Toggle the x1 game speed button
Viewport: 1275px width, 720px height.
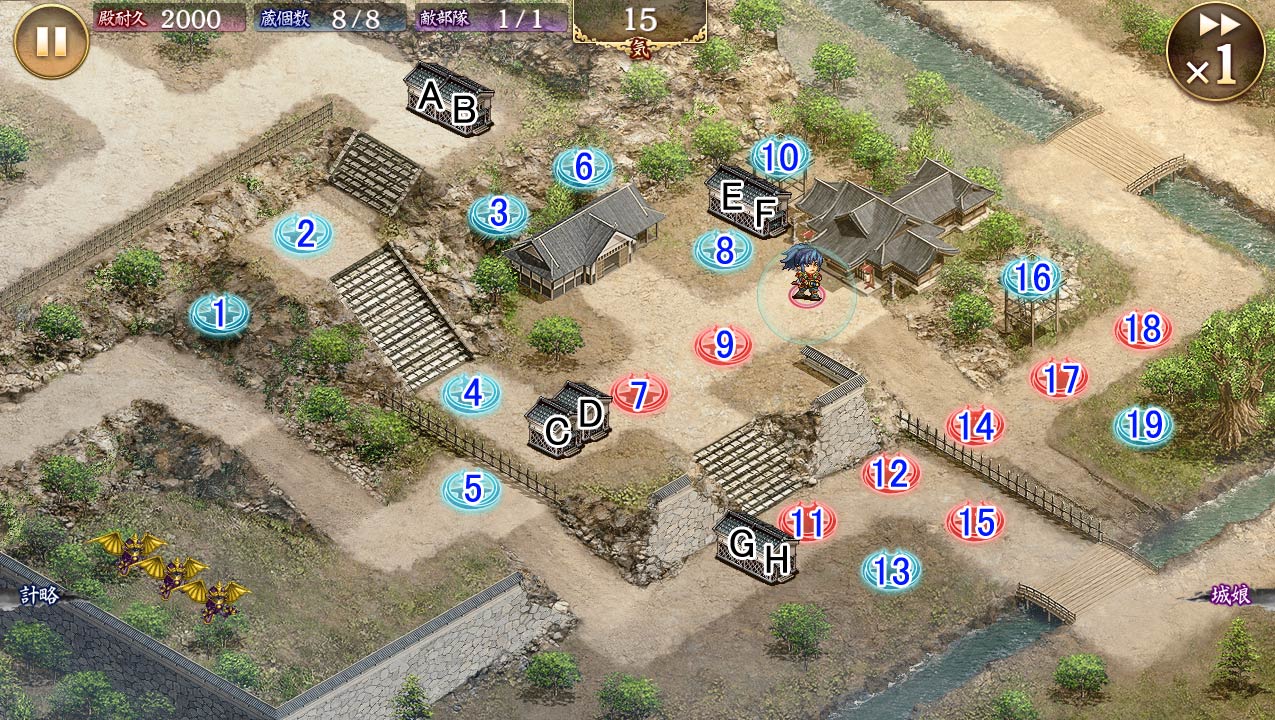point(1214,51)
